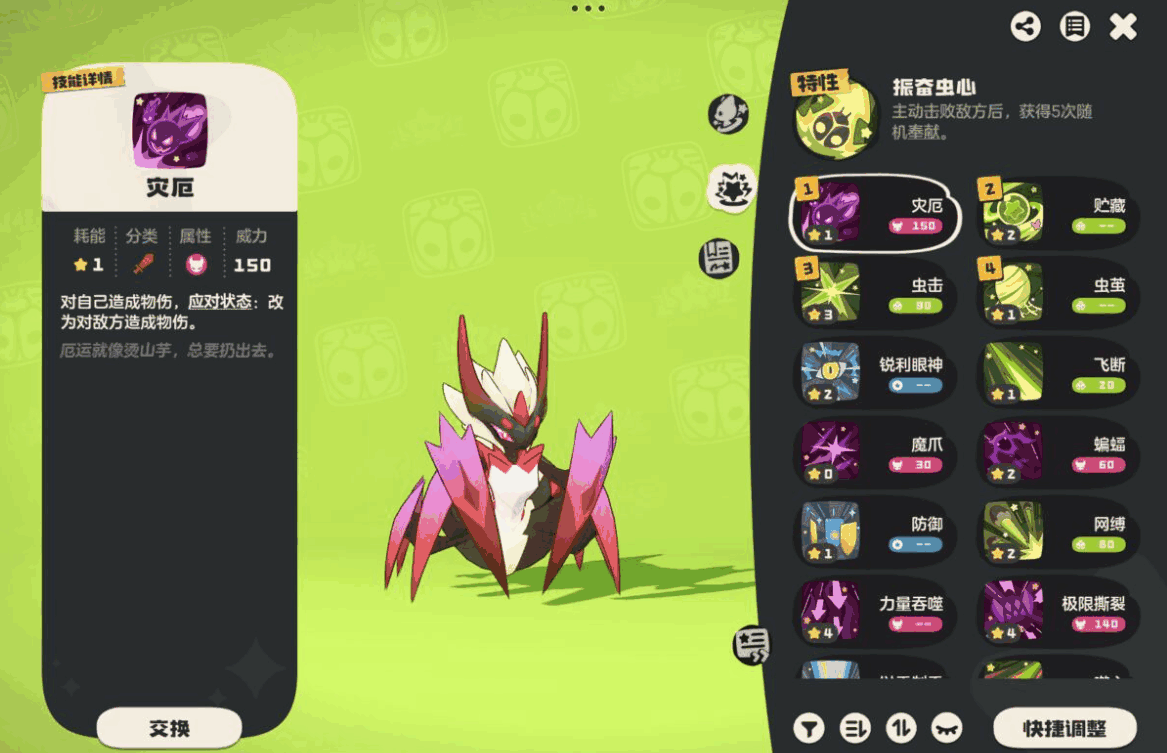Choose the 飞断 skill
The image size is (1167, 753).
tap(1058, 373)
